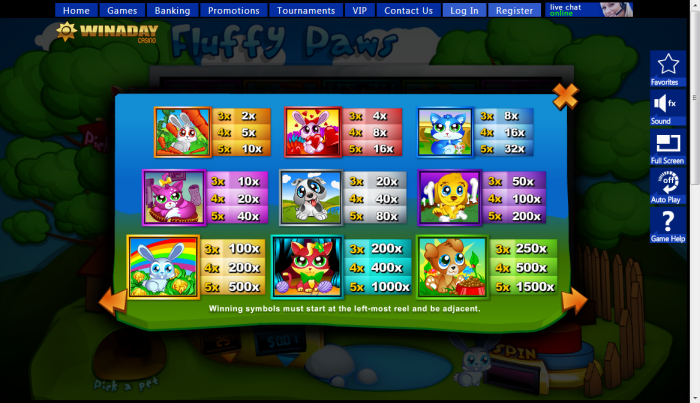This screenshot has height=403, width=700.
Task: Start a live chat session
Action: tap(590, 10)
